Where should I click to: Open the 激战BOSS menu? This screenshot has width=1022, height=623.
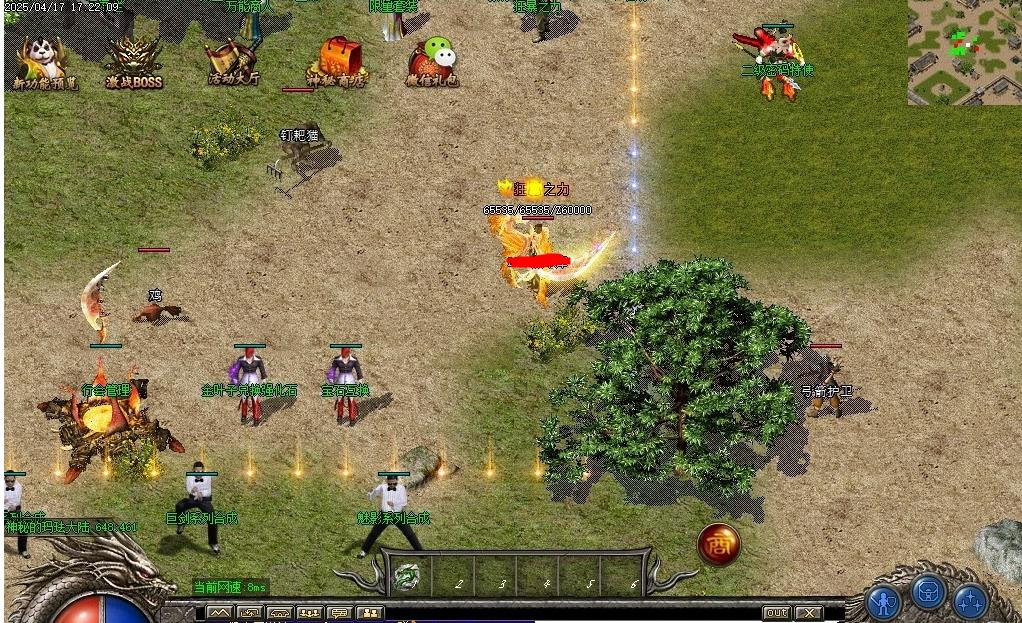coord(134,62)
